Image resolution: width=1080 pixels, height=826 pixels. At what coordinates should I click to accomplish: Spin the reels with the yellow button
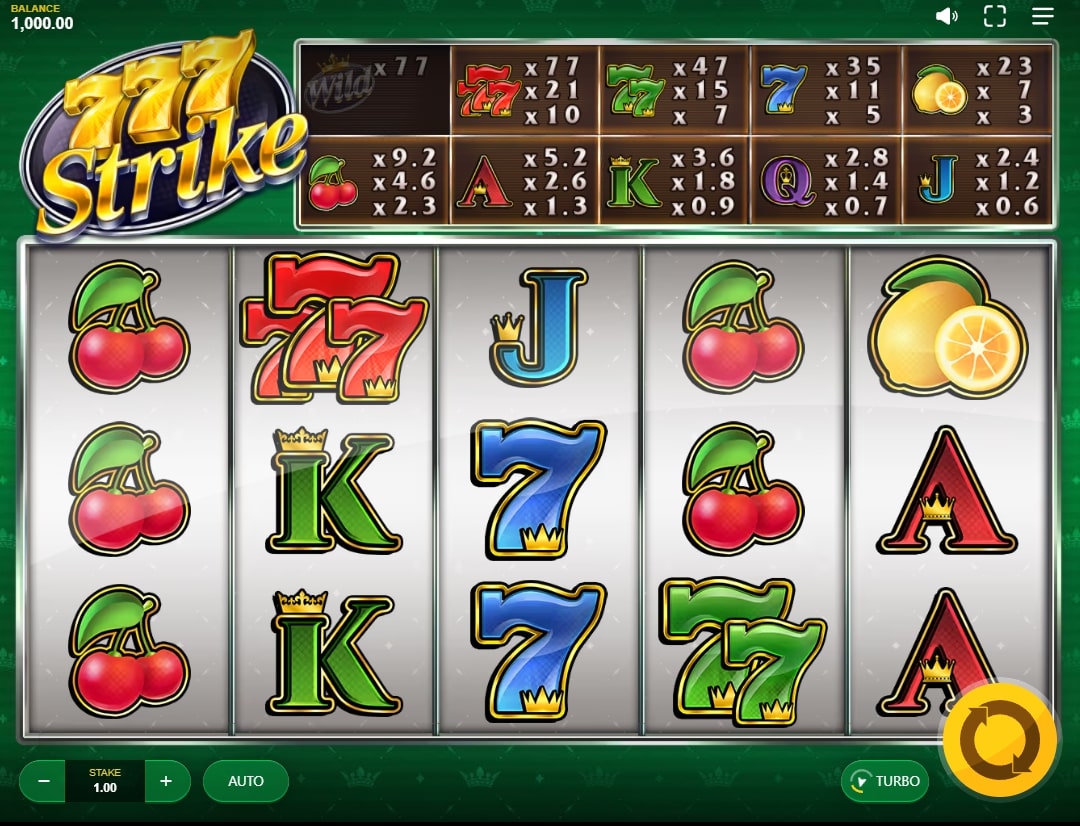(999, 741)
